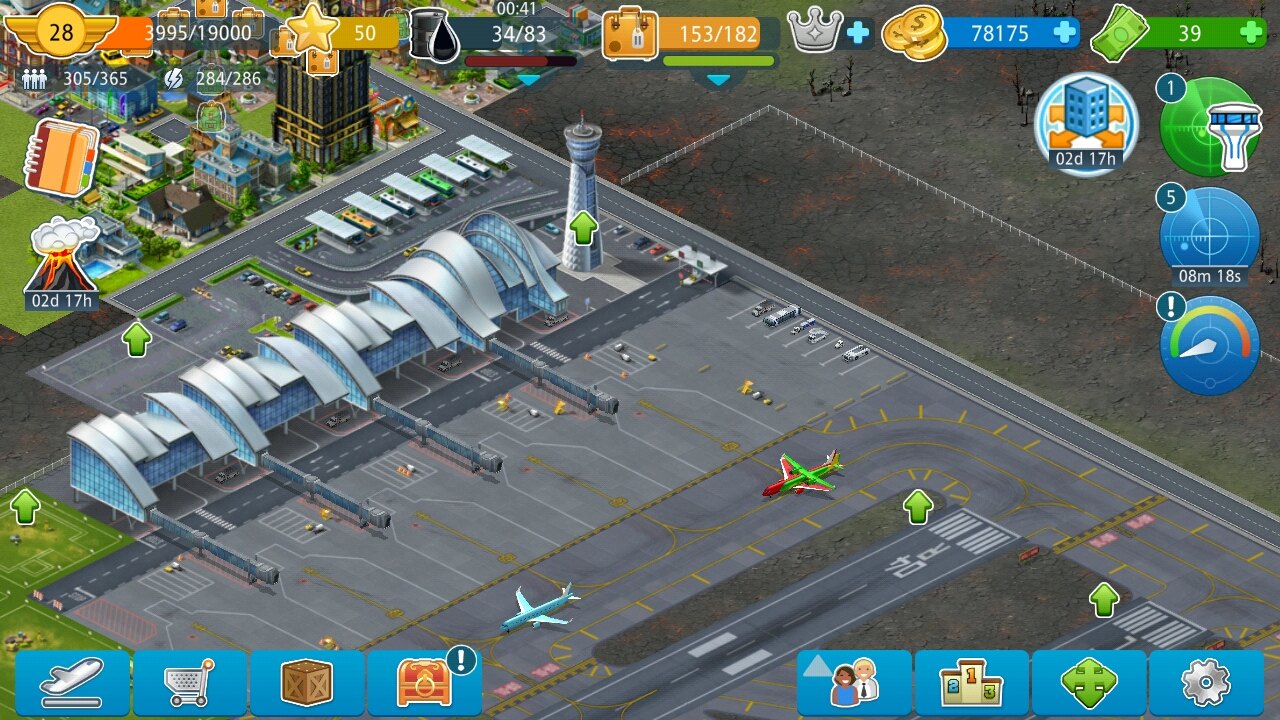This screenshot has height=720, width=1280.
Task: Open the orange notebook journal
Action: [62, 157]
